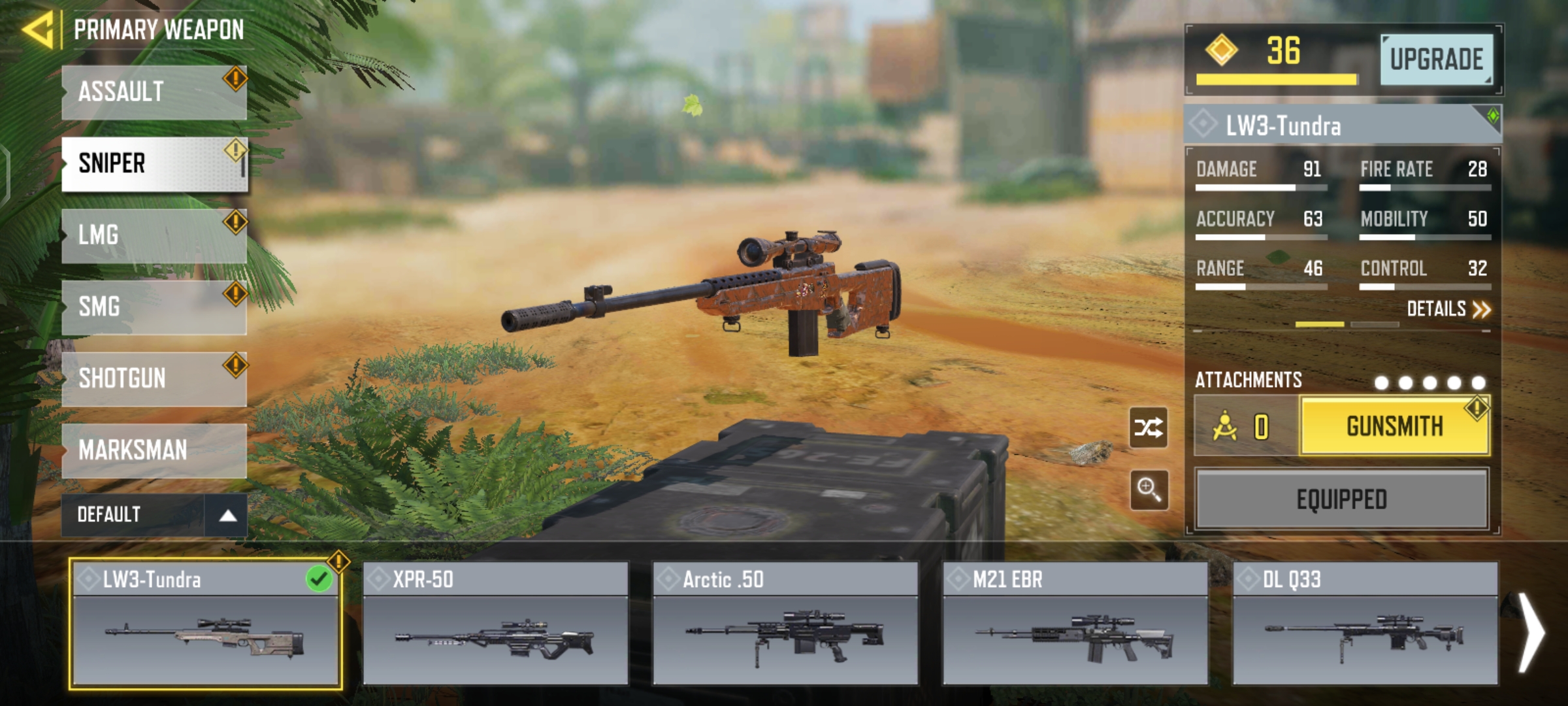
Task: Go back using the yellow arrow
Action: tap(38, 29)
